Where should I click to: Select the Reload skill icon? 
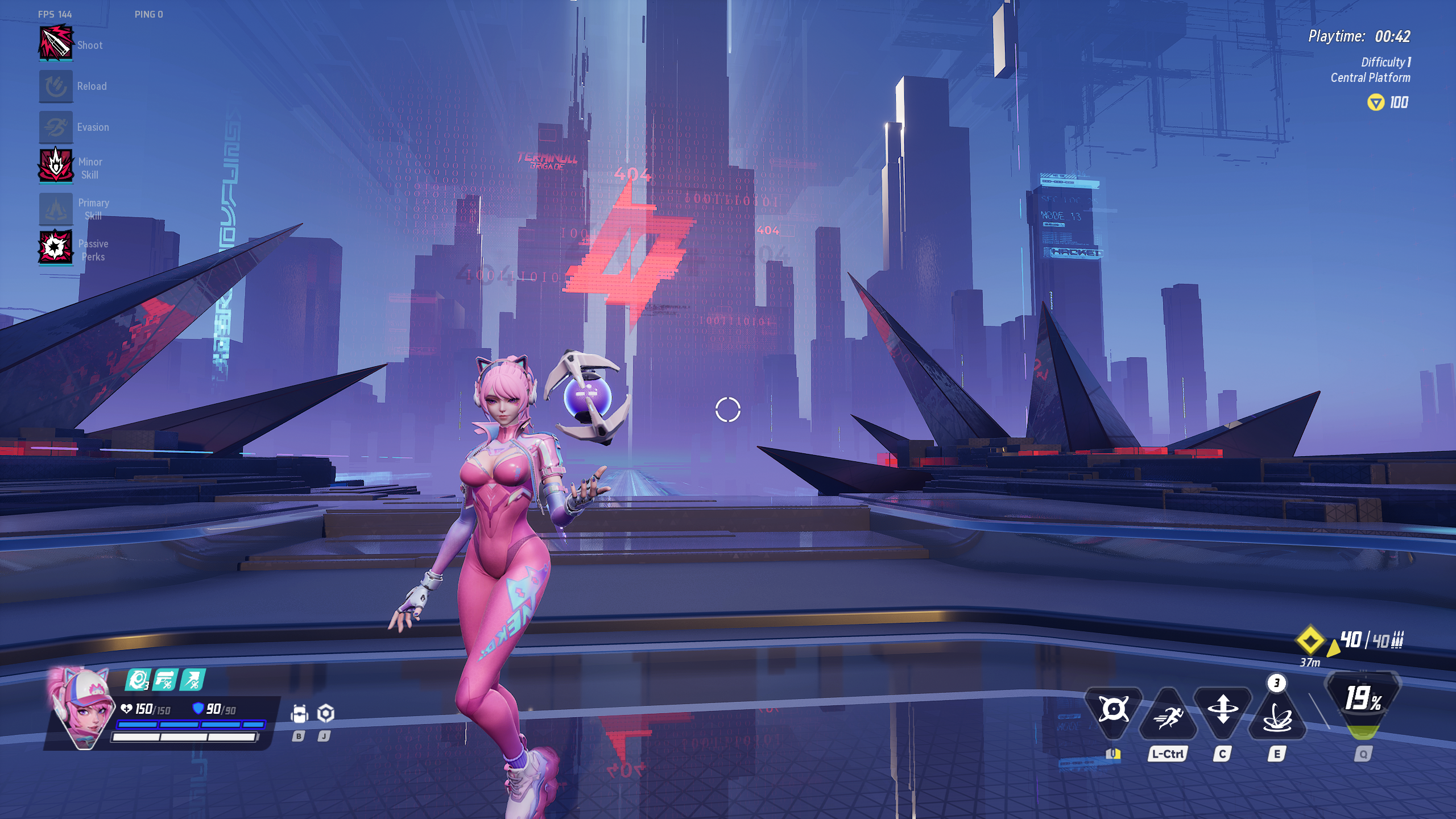pyautogui.click(x=56, y=86)
